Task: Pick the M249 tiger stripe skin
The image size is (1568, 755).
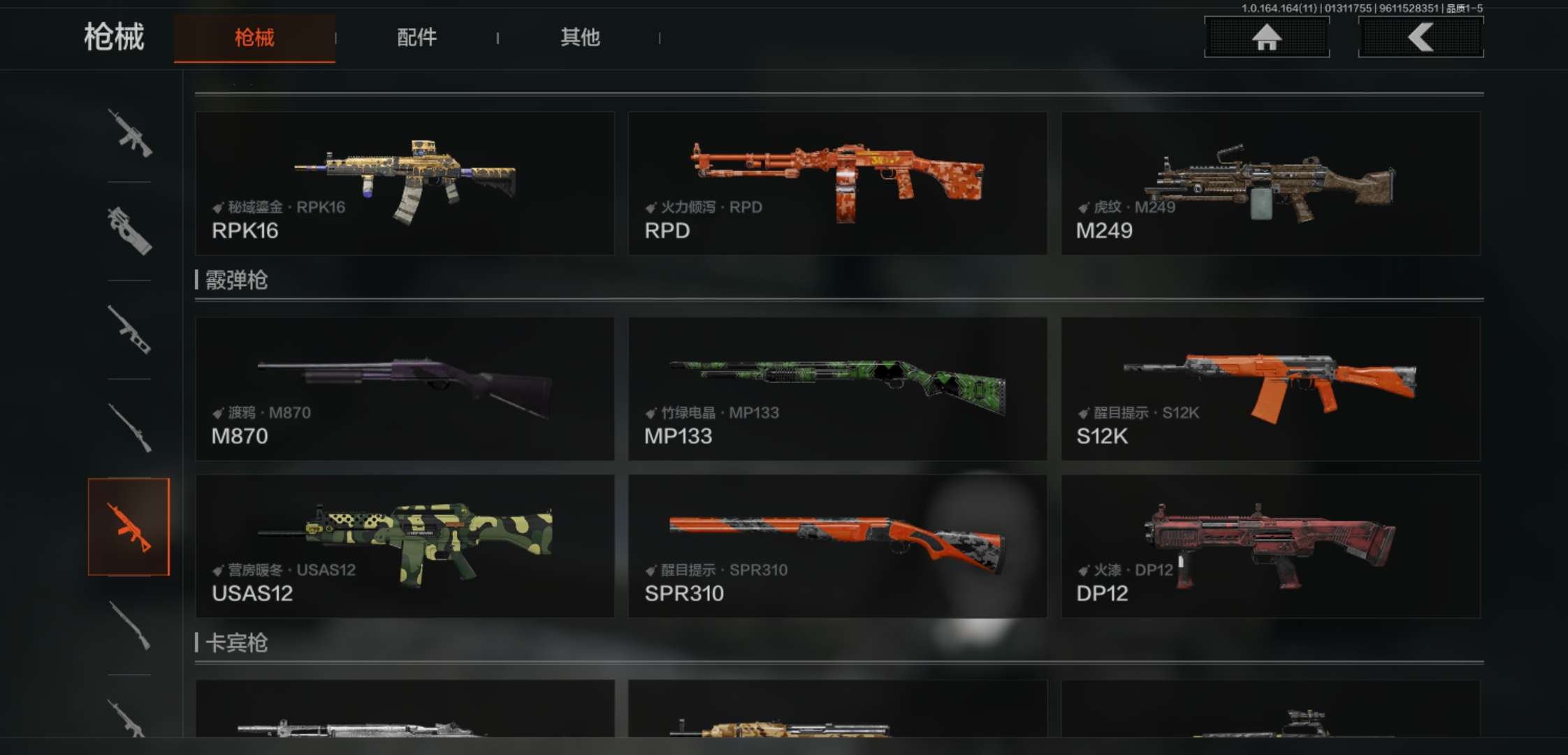Action: [1270, 183]
